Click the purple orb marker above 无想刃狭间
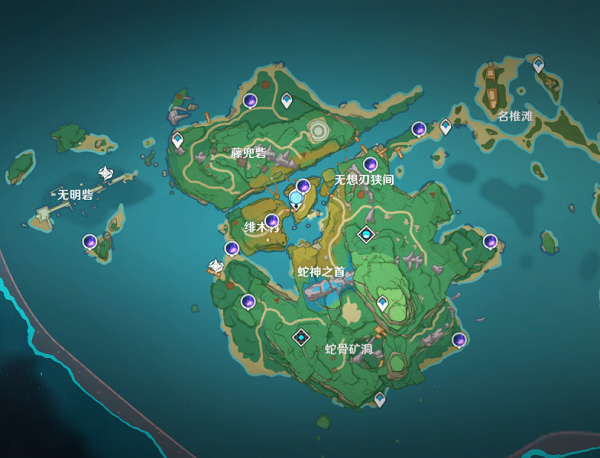 coord(370,164)
